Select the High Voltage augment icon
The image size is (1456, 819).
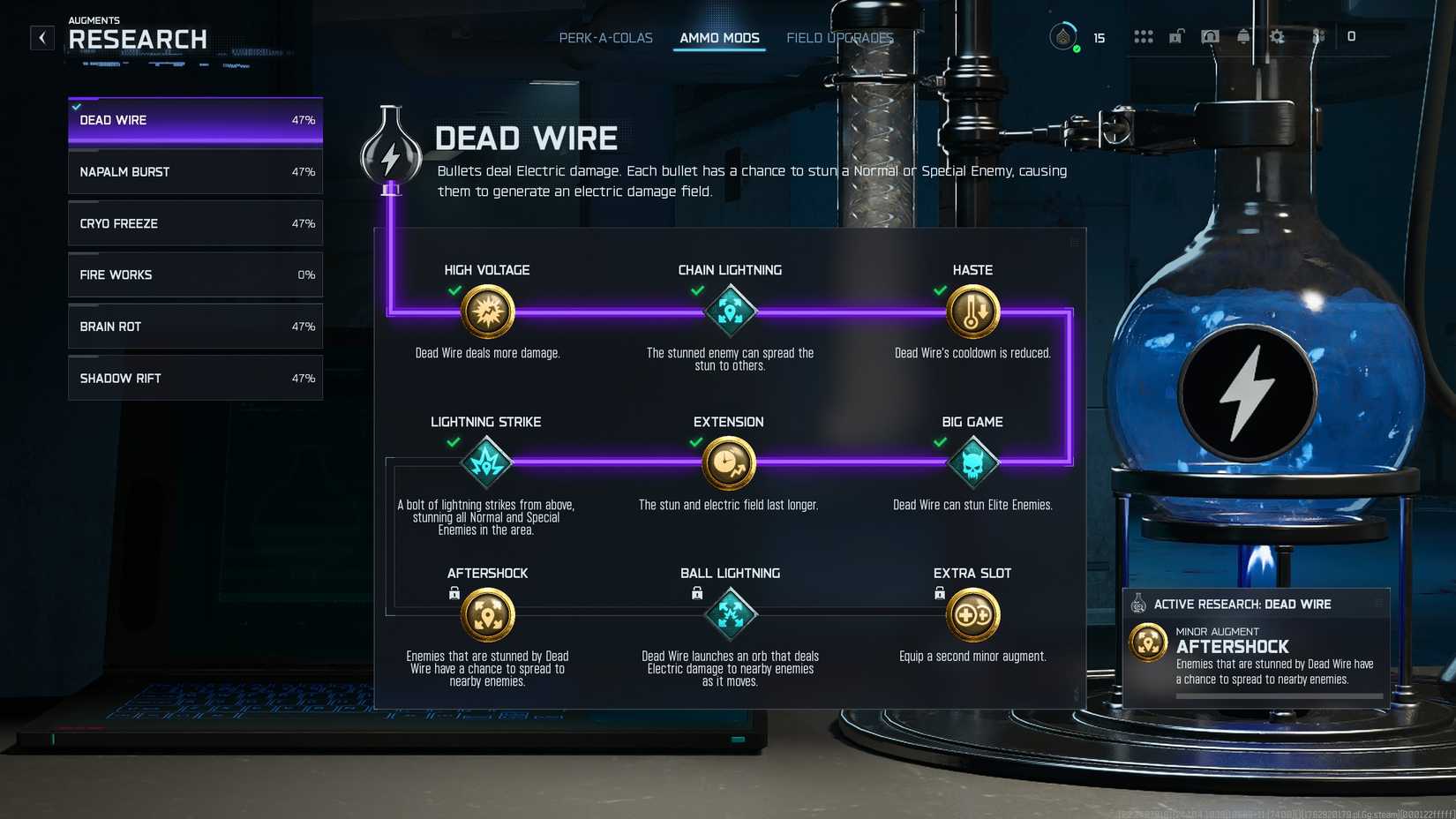pos(486,311)
